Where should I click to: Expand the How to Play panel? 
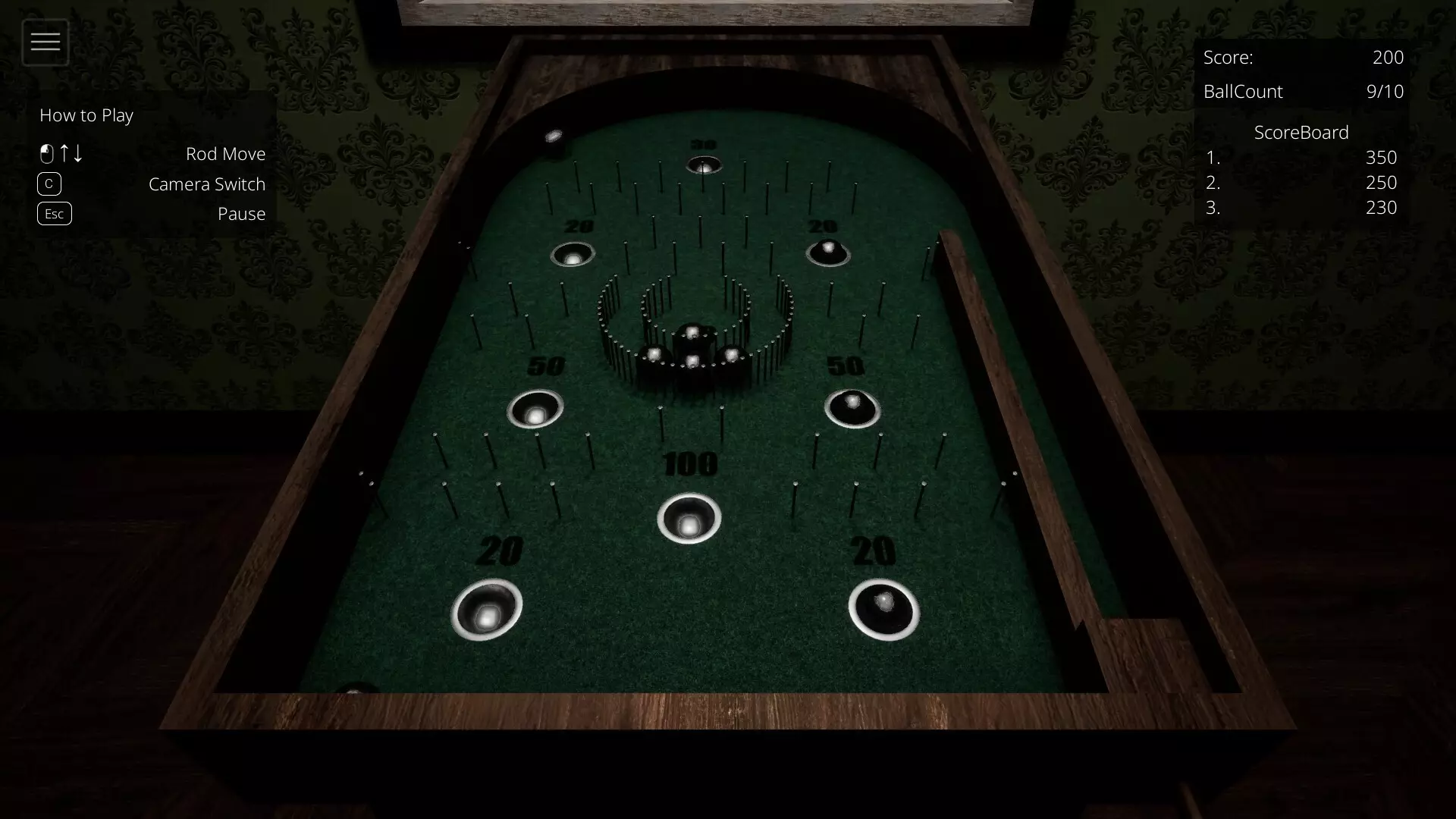(86, 115)
